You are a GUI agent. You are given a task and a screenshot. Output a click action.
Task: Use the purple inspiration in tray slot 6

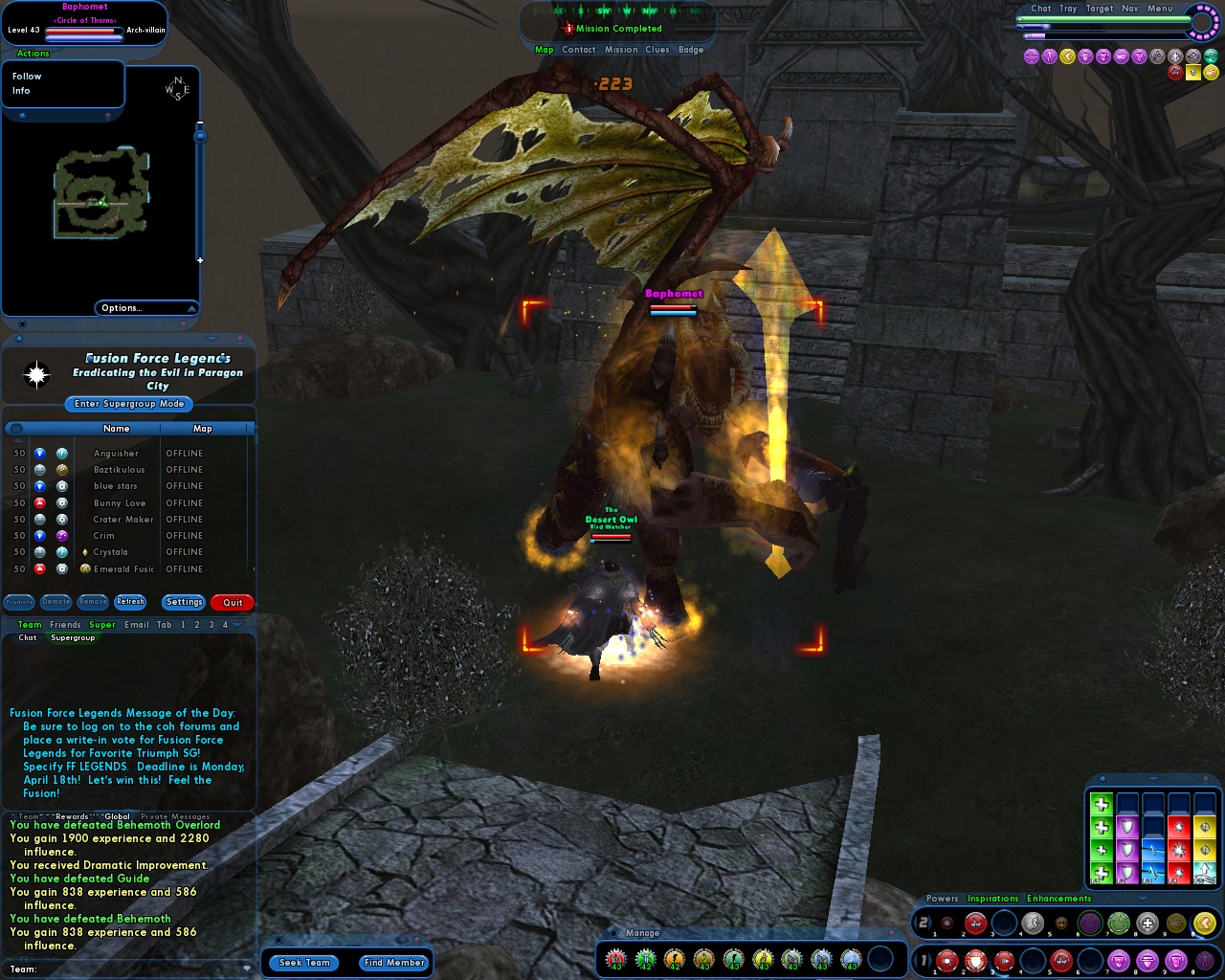(x=1088, y=923)
